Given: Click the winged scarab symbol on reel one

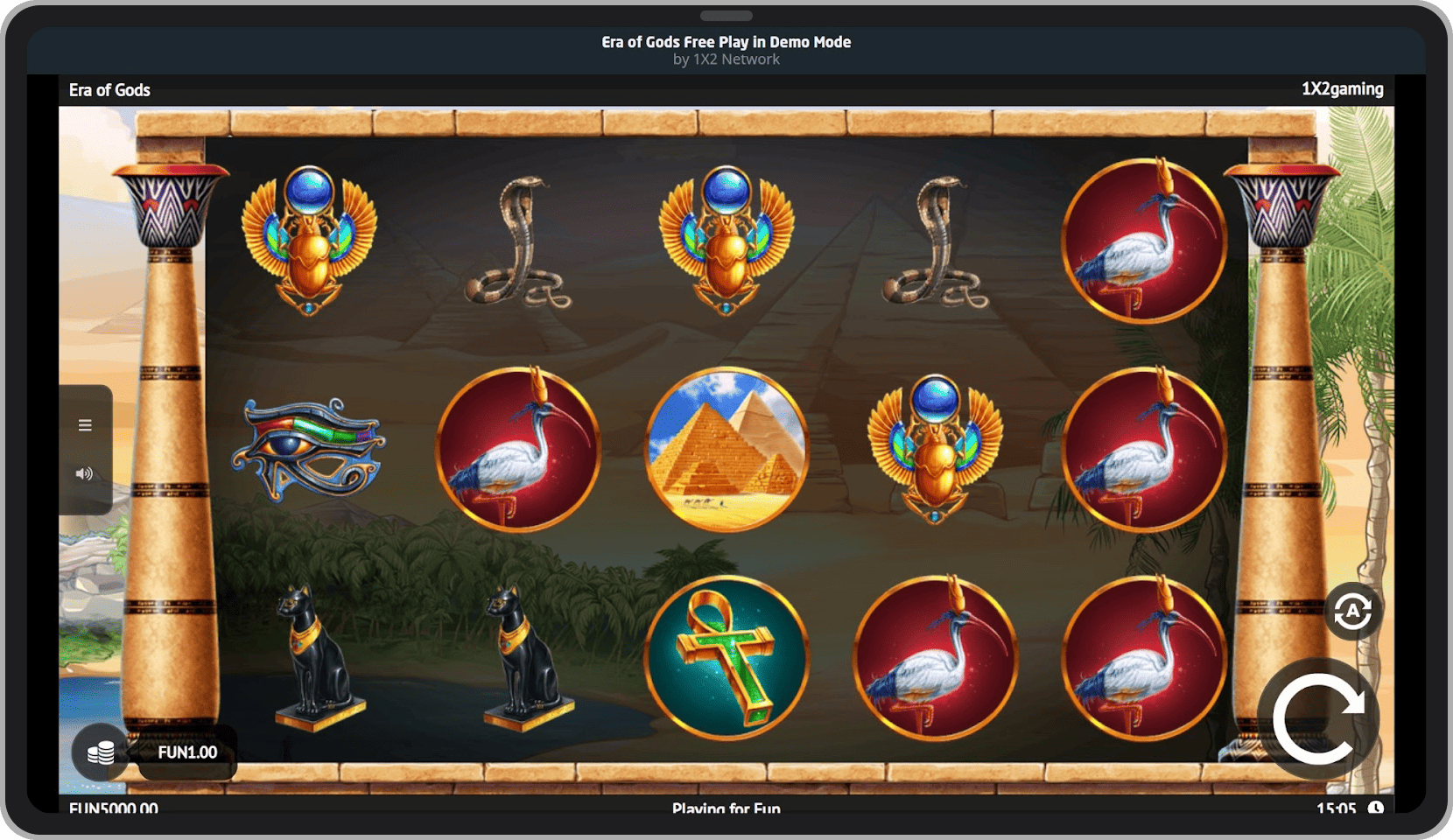Looking at the screenshot, I should tap(308, 241).
